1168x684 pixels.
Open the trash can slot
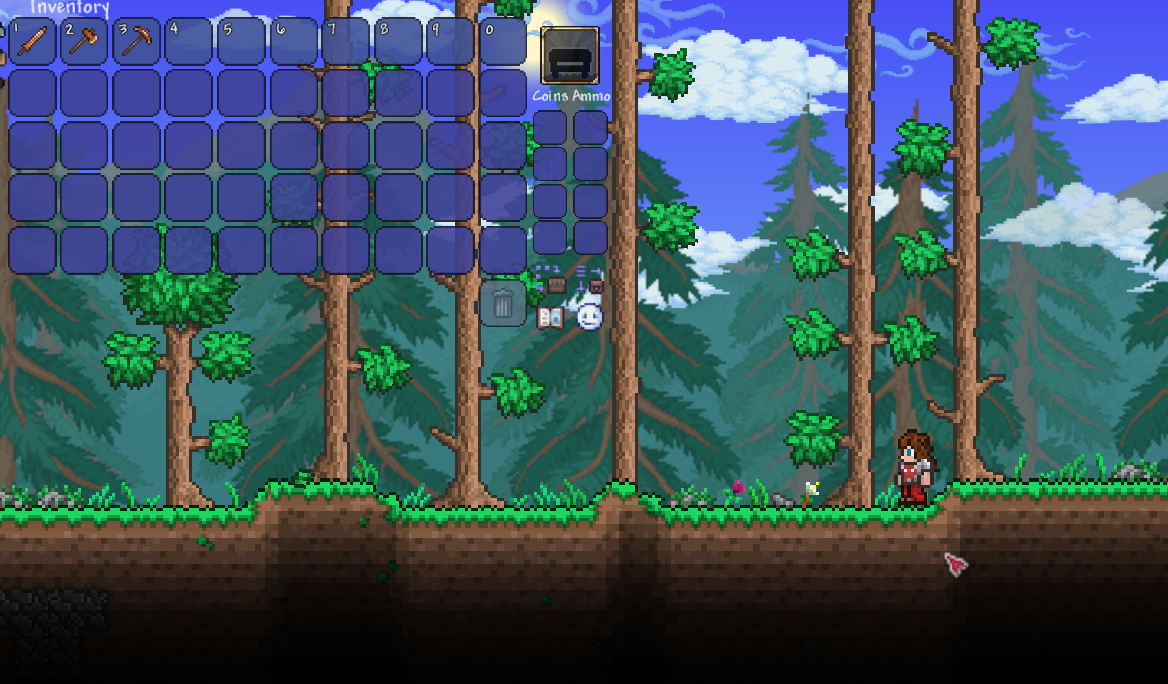(503, 304)
